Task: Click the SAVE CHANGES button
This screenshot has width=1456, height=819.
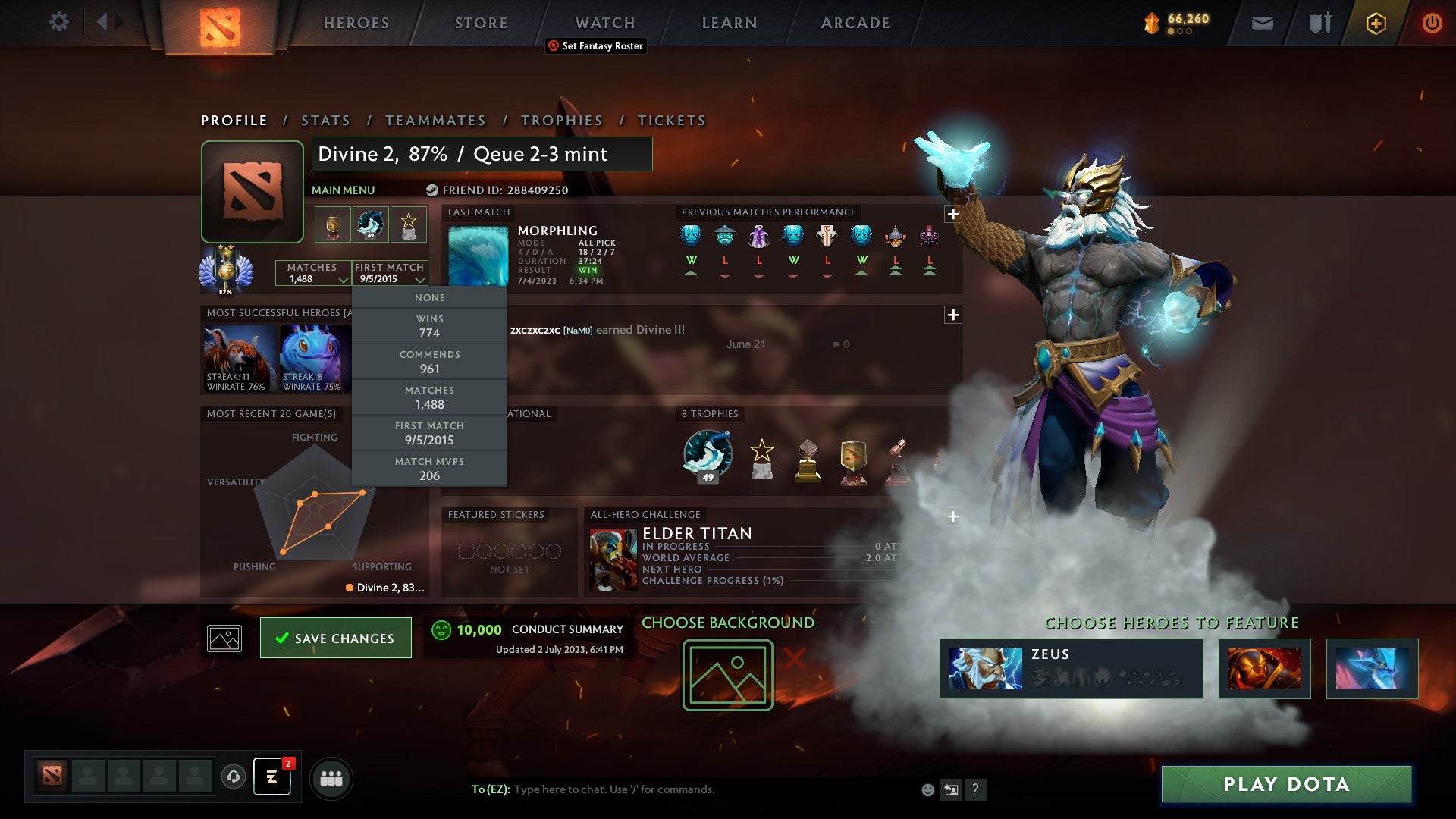Action: point(336,638)
